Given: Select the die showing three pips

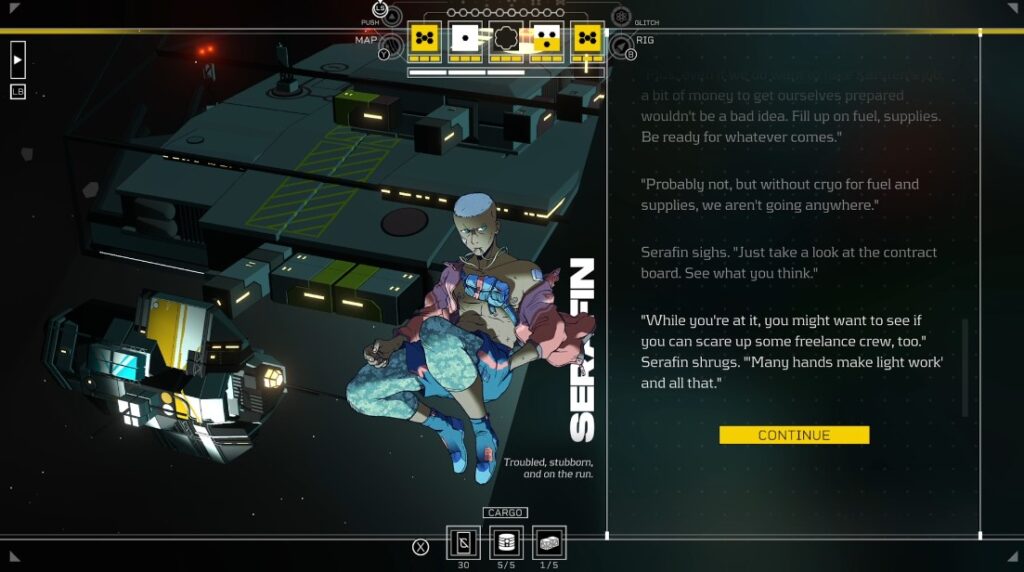Looking at the screenshot, I should click(x=546, y=38).
